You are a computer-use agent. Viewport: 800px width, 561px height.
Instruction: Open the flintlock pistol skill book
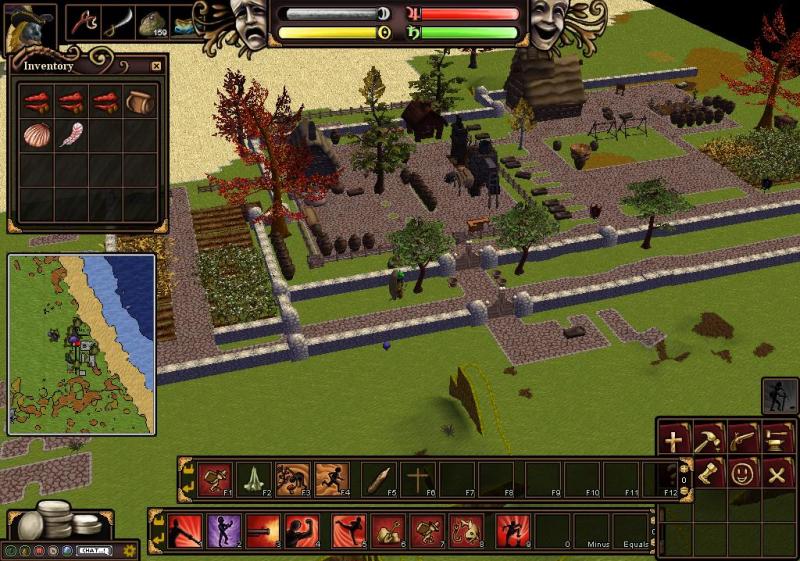coord(742,439)
